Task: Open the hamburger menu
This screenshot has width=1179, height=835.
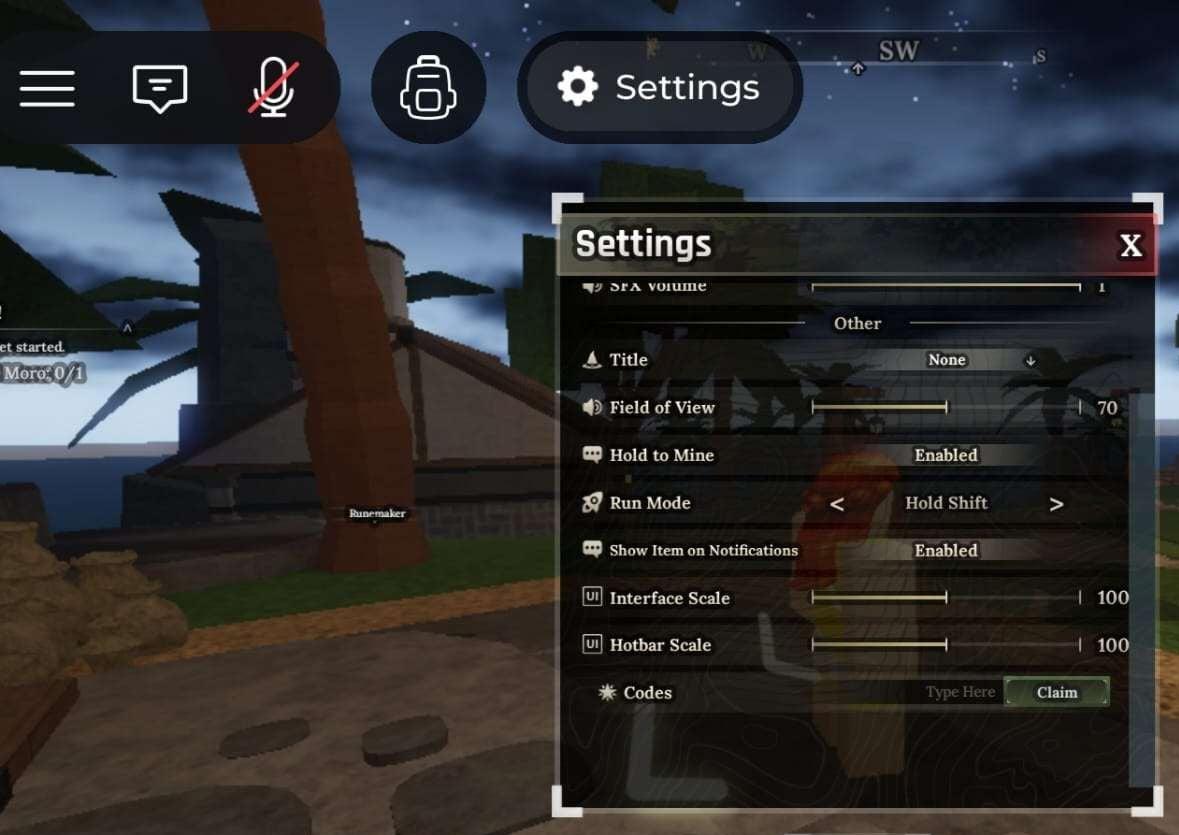Action: point(47,88)
